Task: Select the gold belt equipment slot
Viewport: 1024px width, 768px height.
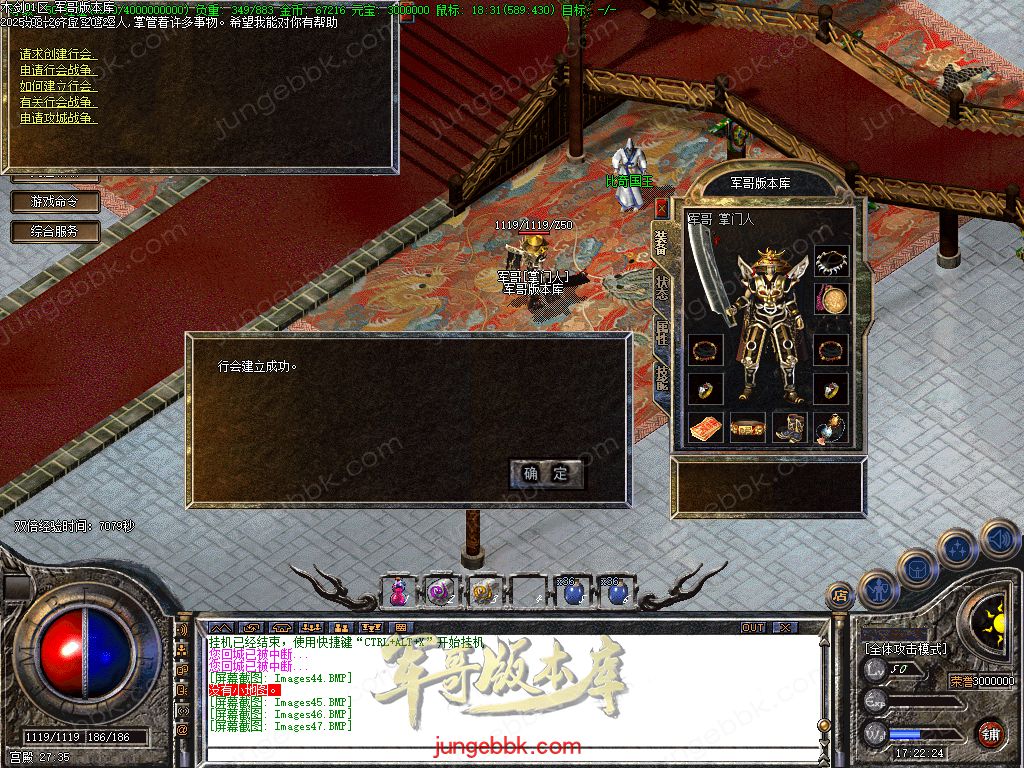Action: tap(747, 428)
